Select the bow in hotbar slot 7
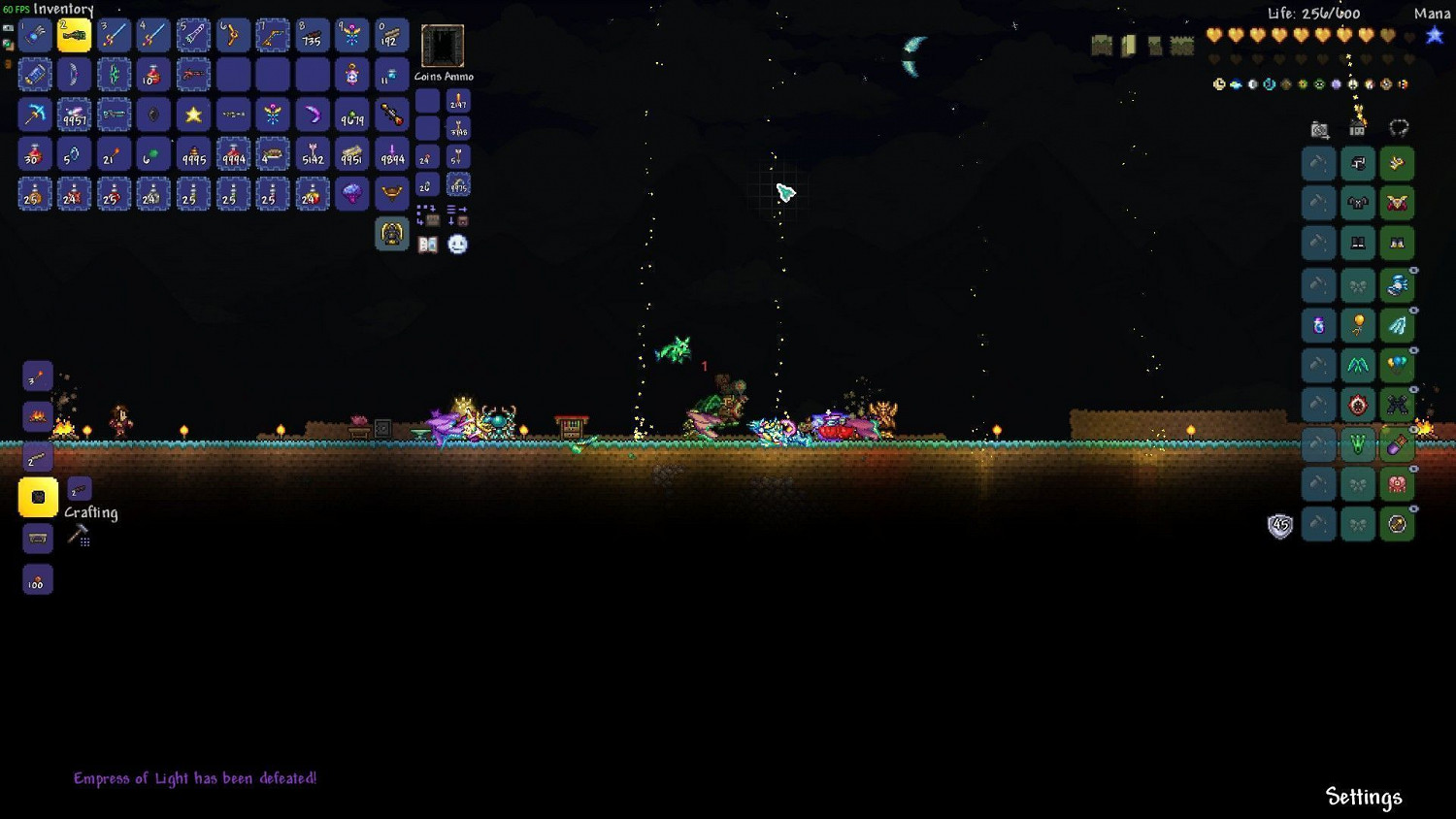This screenshot has width=1456, height=819. [x=273, y=35]
